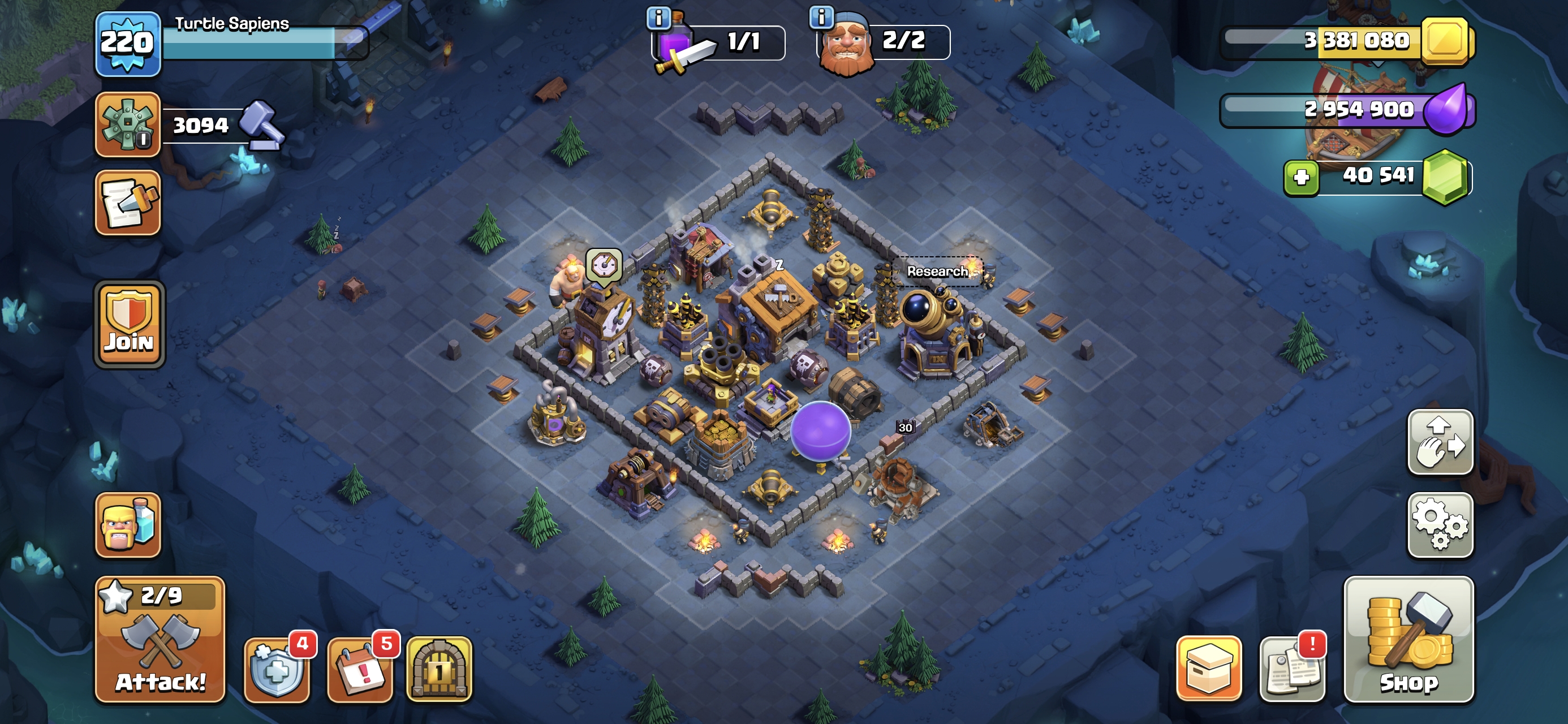Screen dimensions: 1568x724
Task: Open the Shop menu
Action: (1408, 639)
